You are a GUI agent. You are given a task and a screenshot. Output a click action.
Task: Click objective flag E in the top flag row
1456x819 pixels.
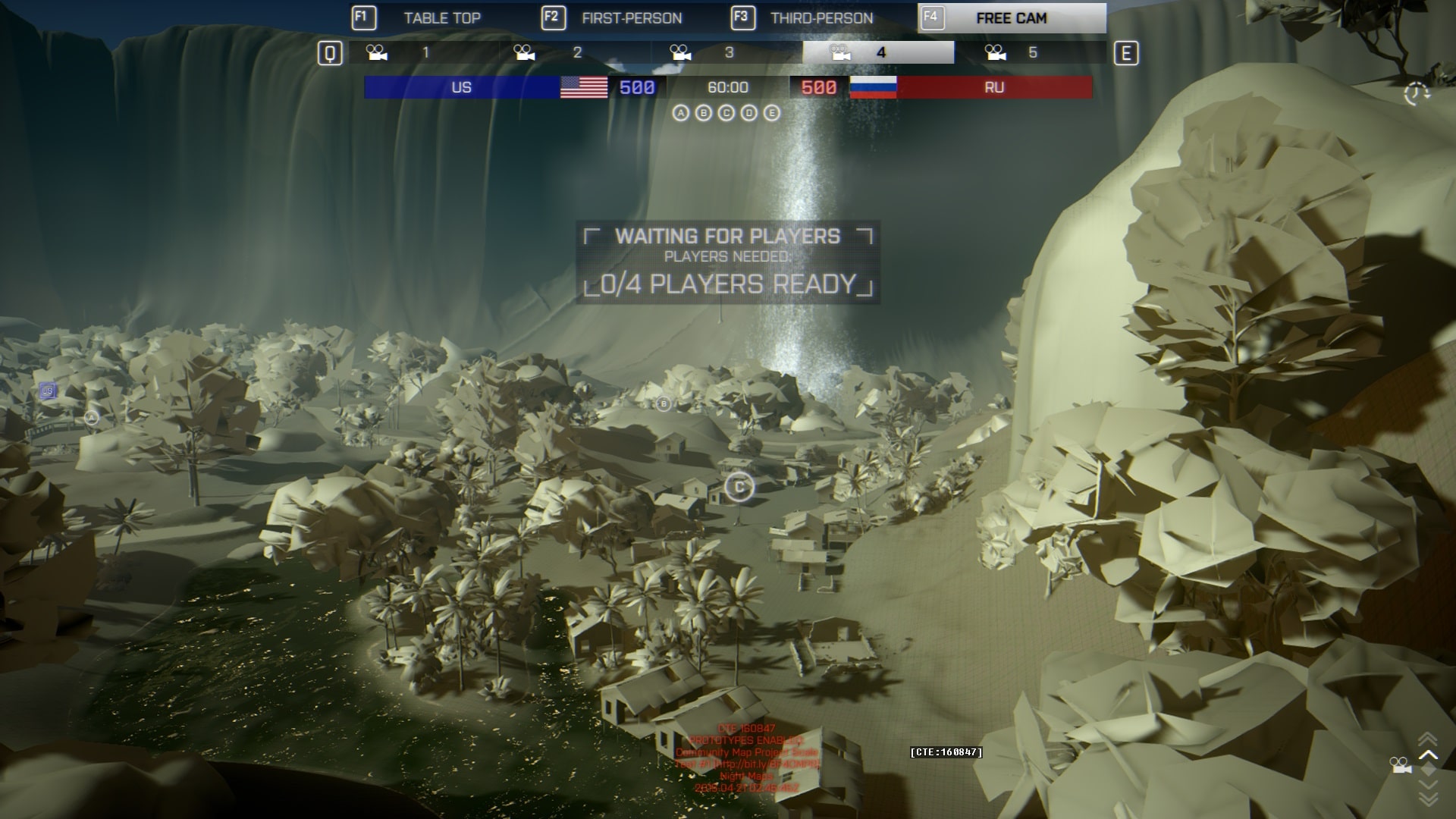click(772, 113)
